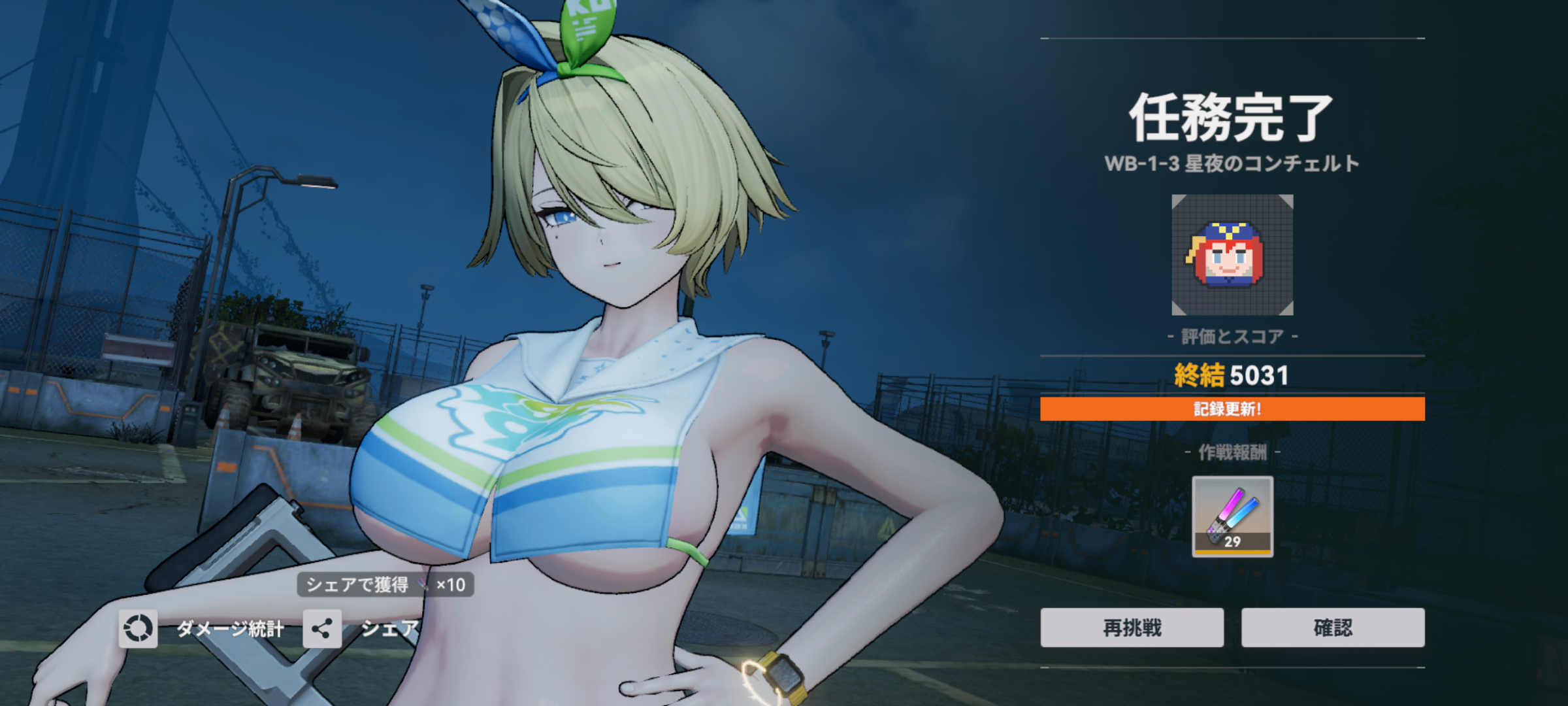
Task: Select the glow stick reward item
Action: [x=1232, y=516]
